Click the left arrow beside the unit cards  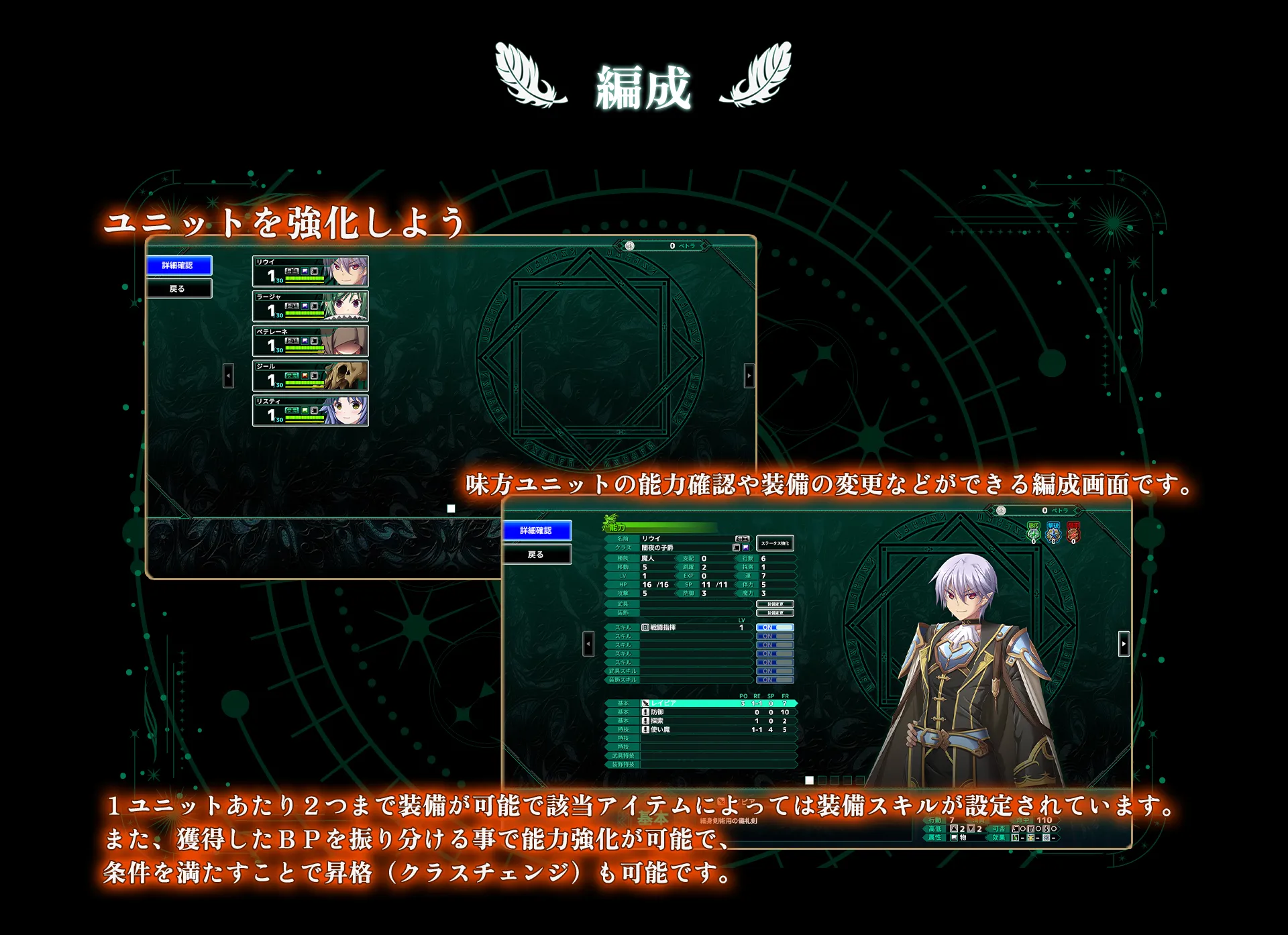pos(228,376)
